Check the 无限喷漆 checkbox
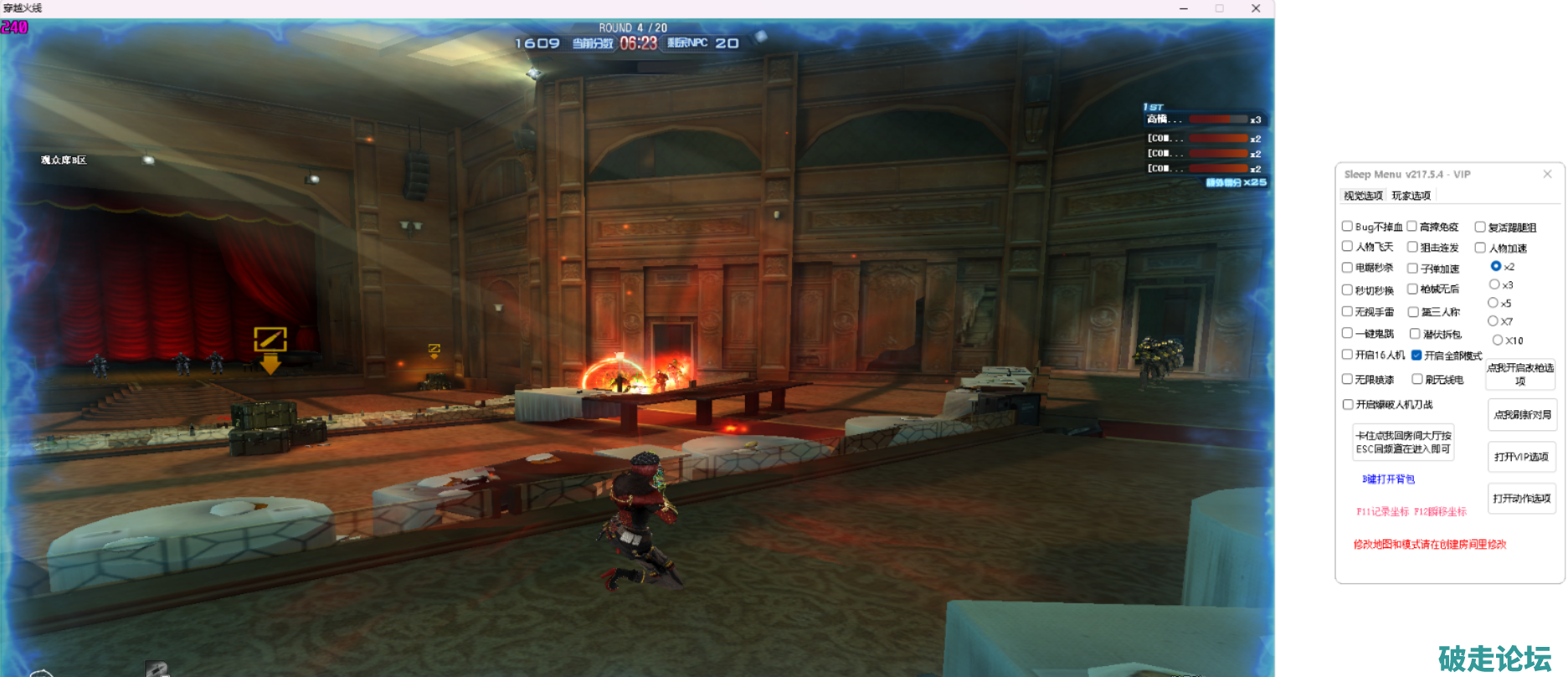 click(1347, 379)
